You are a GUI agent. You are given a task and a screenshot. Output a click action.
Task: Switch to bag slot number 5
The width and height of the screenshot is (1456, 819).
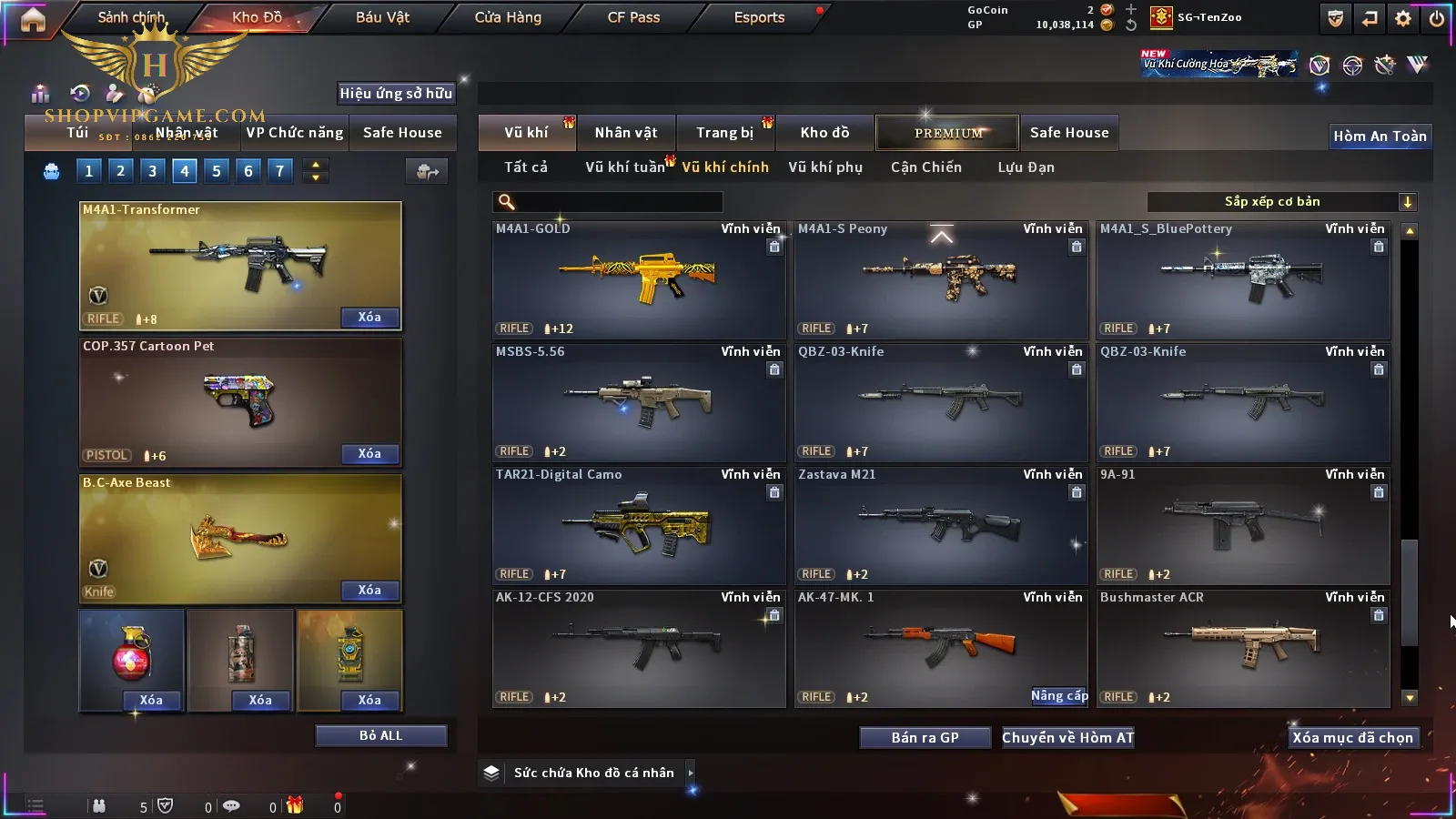217,171
